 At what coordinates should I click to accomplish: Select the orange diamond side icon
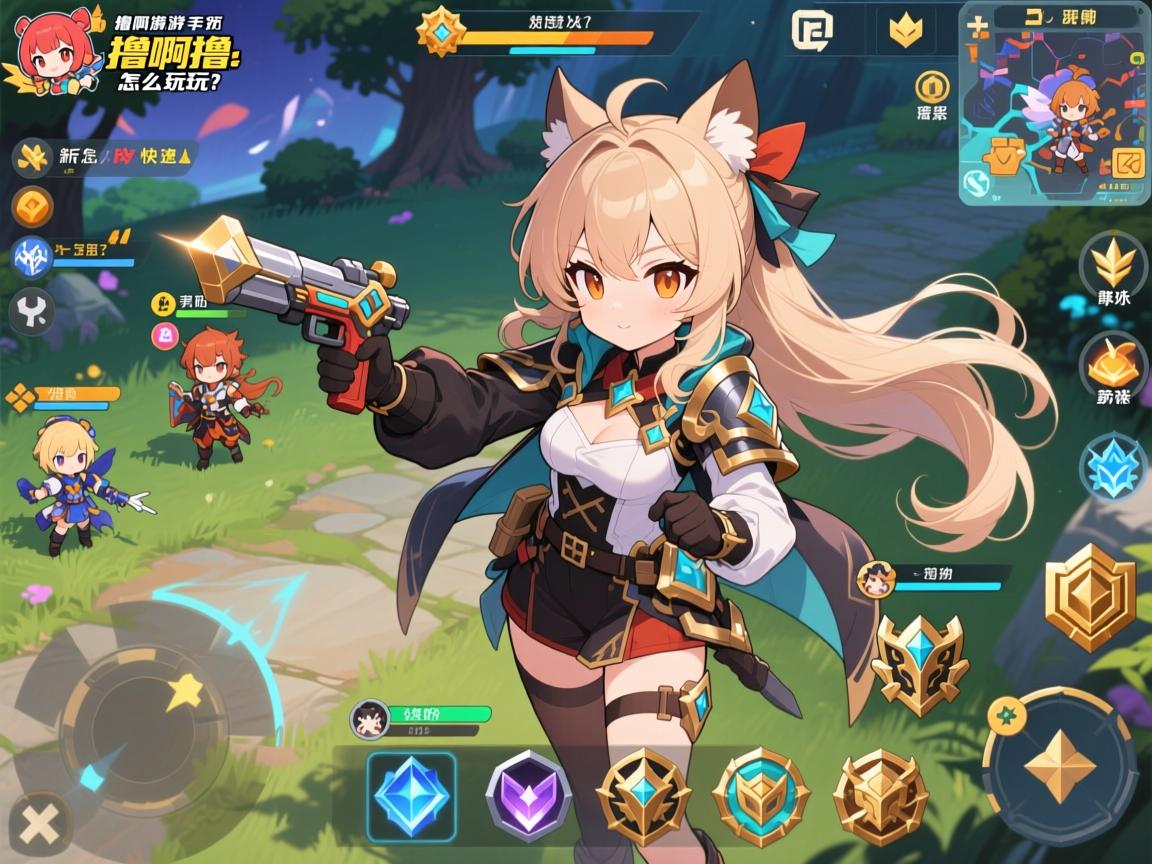[32, 207]
